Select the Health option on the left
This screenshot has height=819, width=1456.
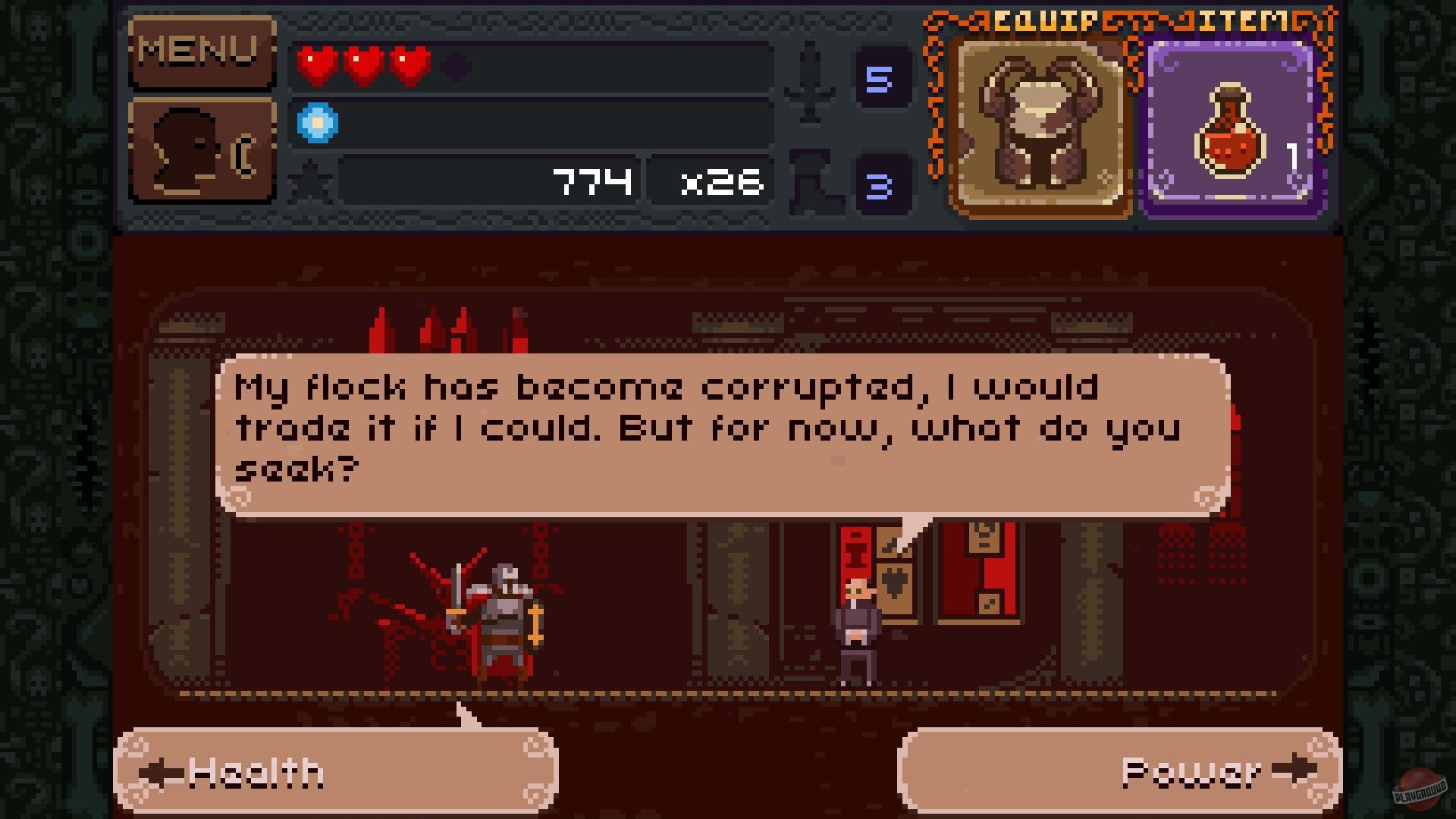(x=334, y=770)
